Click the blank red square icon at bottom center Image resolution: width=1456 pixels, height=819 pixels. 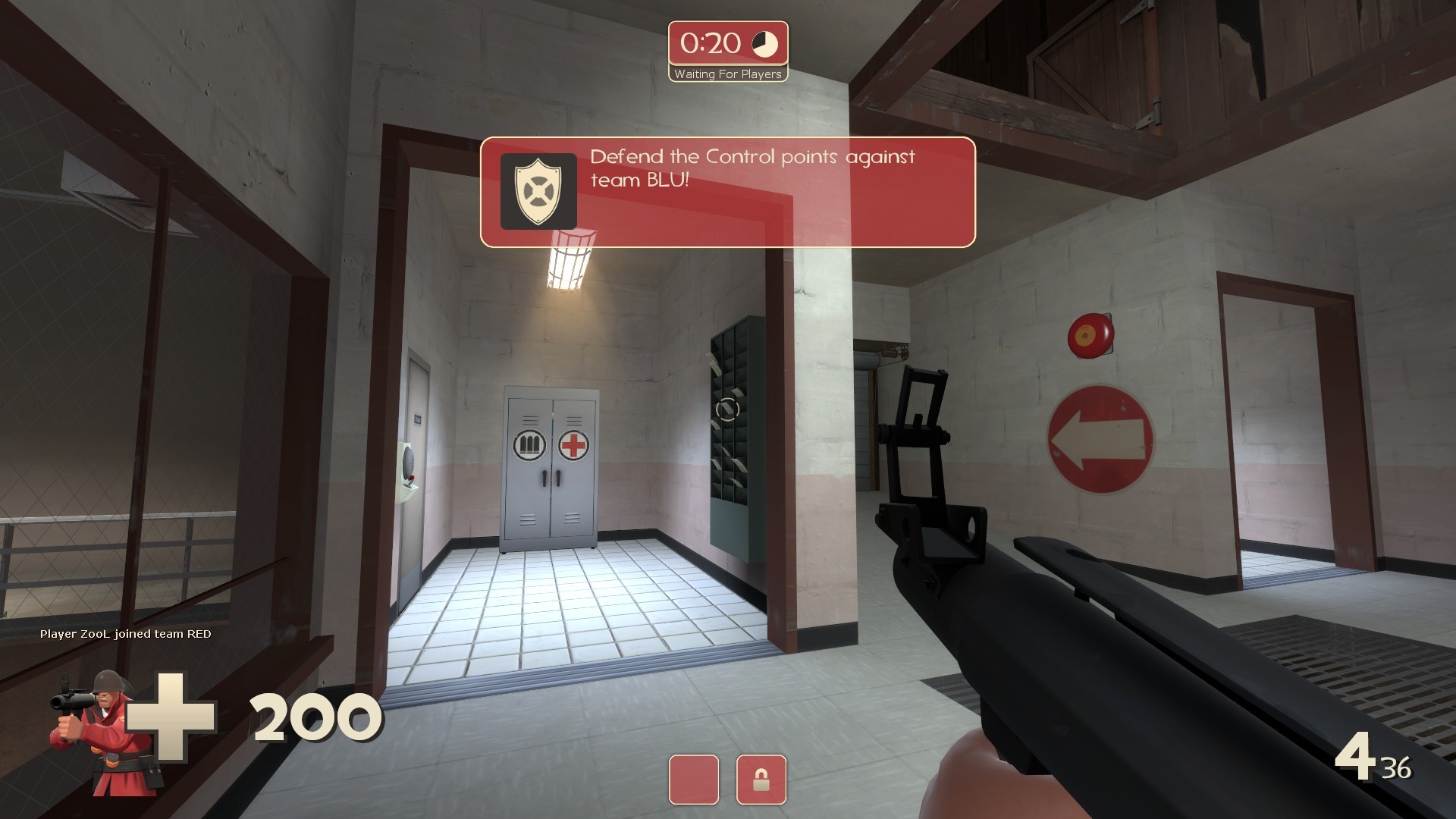(x=694, y=780)
